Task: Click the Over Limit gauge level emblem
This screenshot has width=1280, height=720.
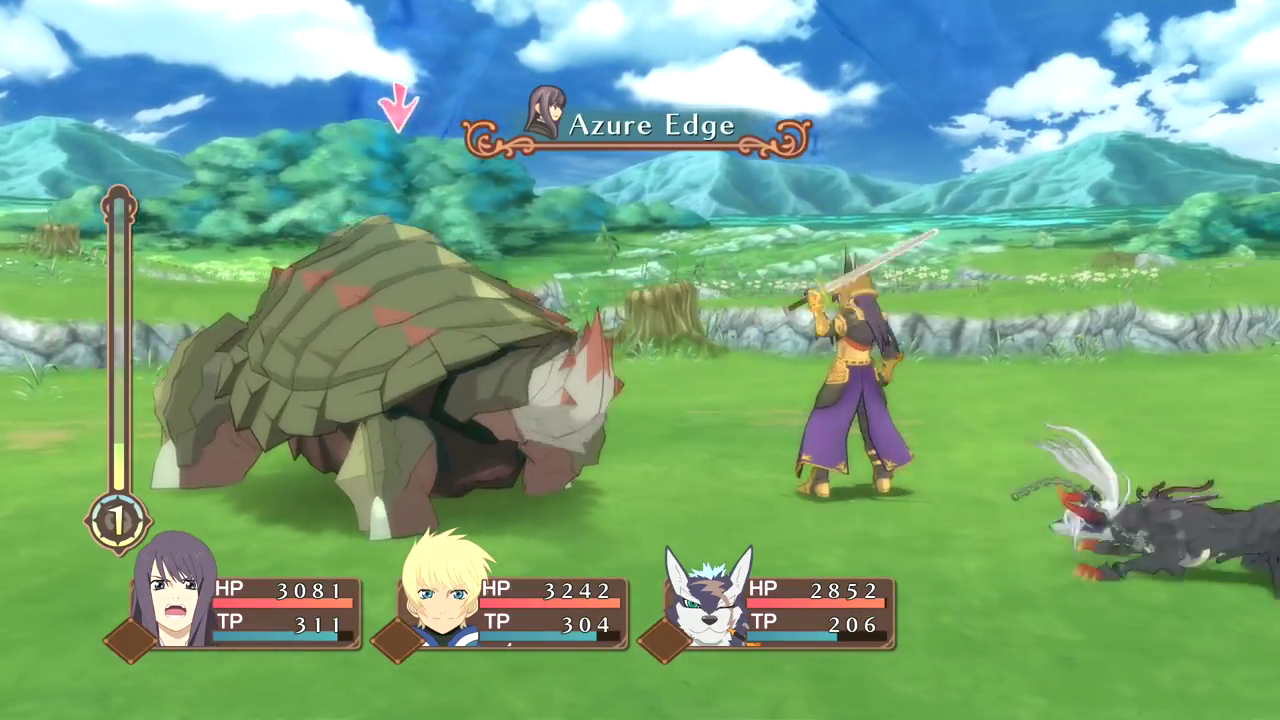Action: point(117,521)
